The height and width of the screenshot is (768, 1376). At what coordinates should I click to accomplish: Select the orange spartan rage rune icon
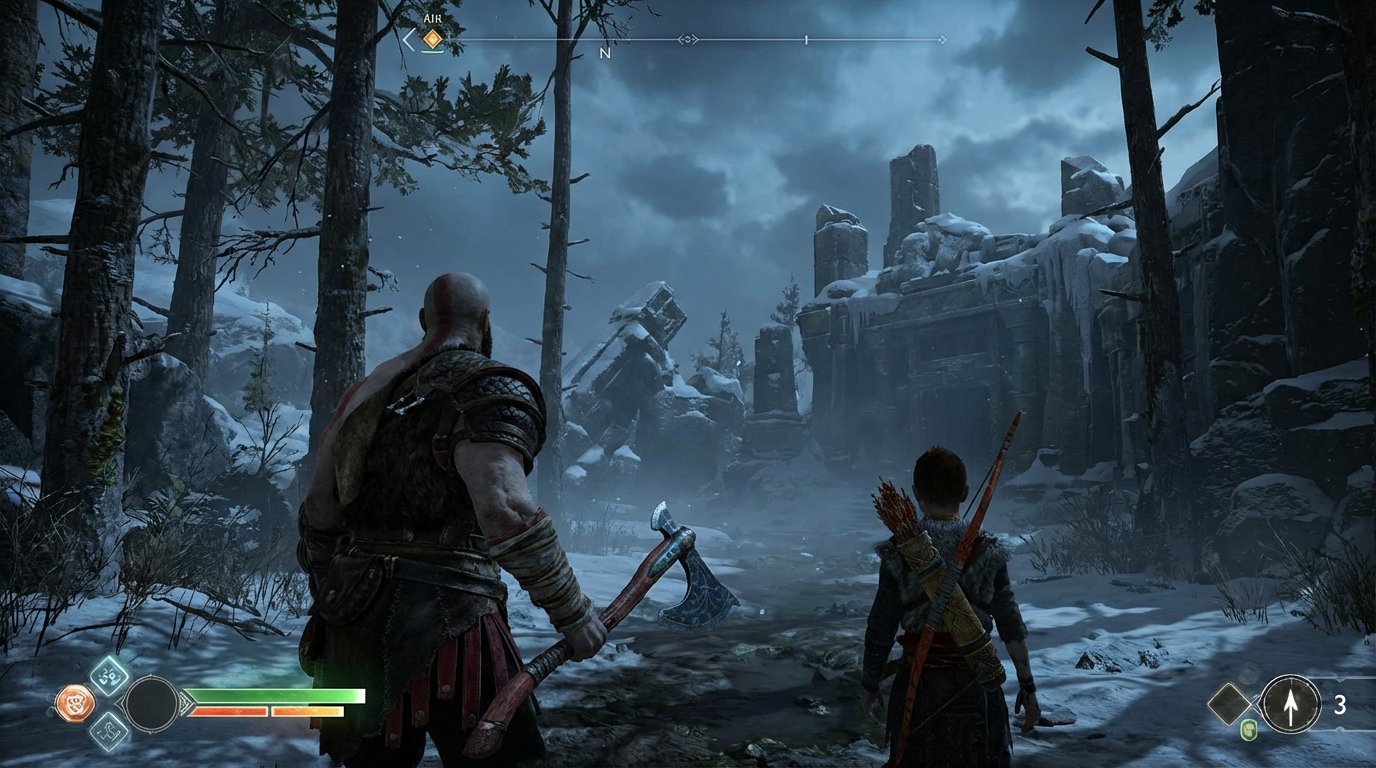(x=74, y=703)
